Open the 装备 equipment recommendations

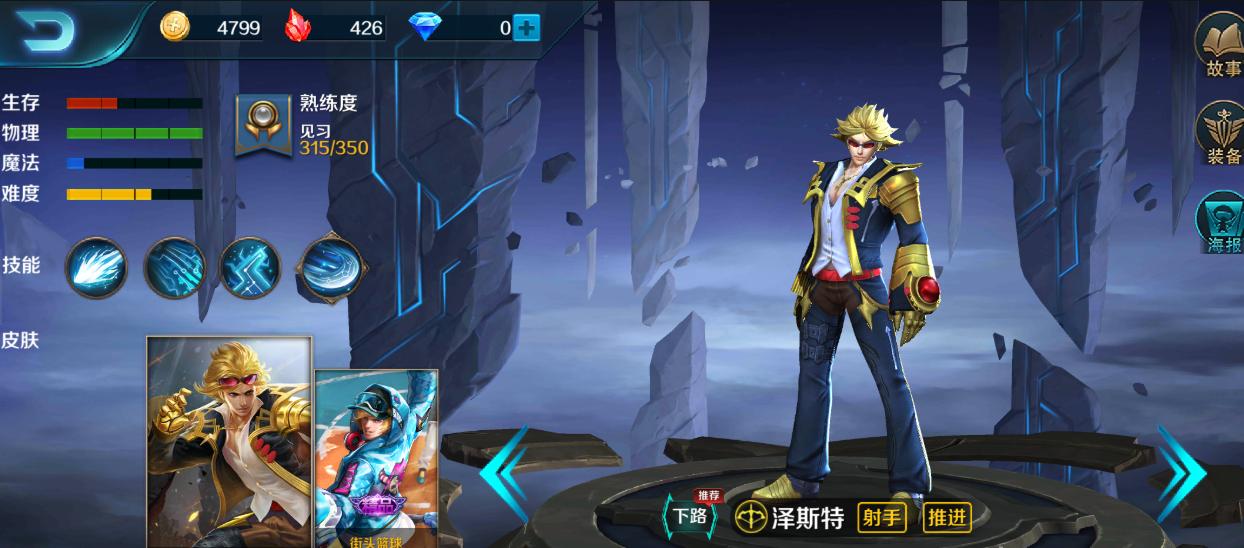1223,134
